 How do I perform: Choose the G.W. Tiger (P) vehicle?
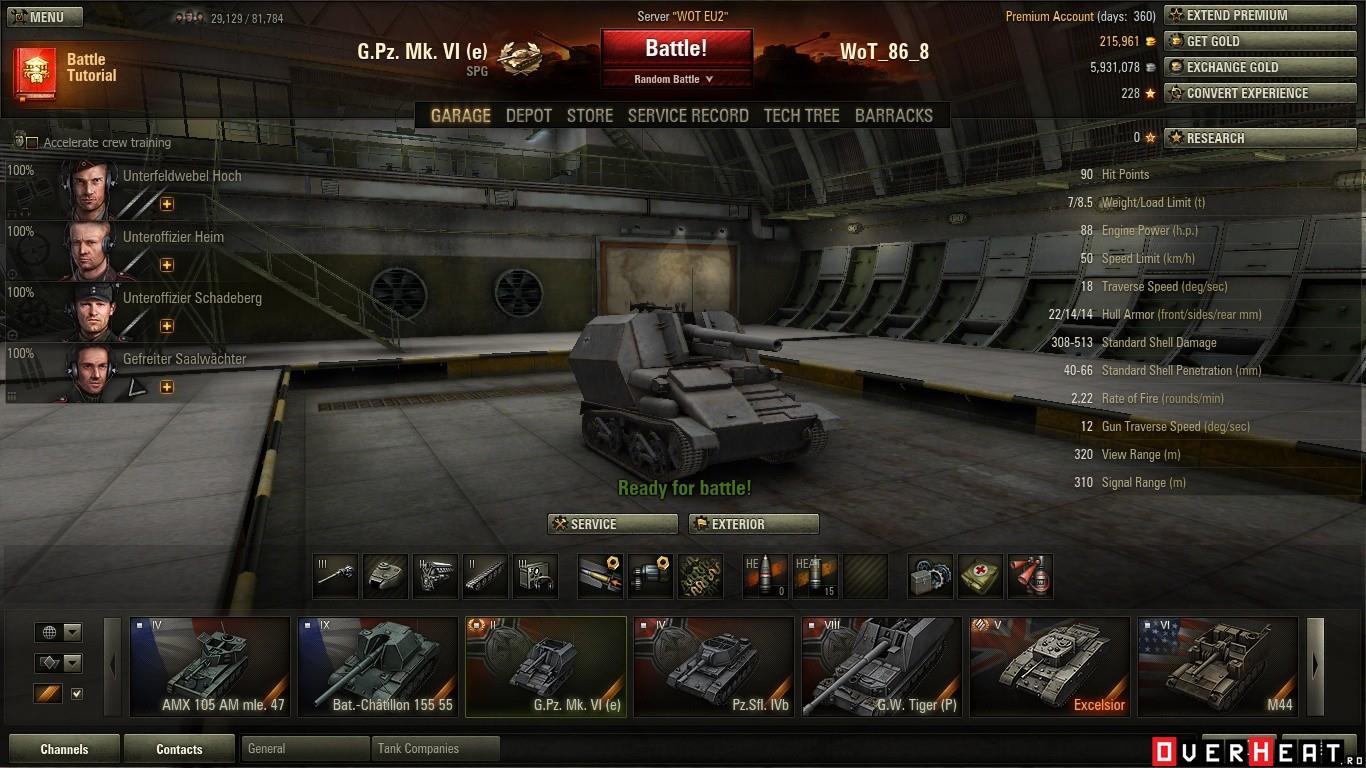881,666
